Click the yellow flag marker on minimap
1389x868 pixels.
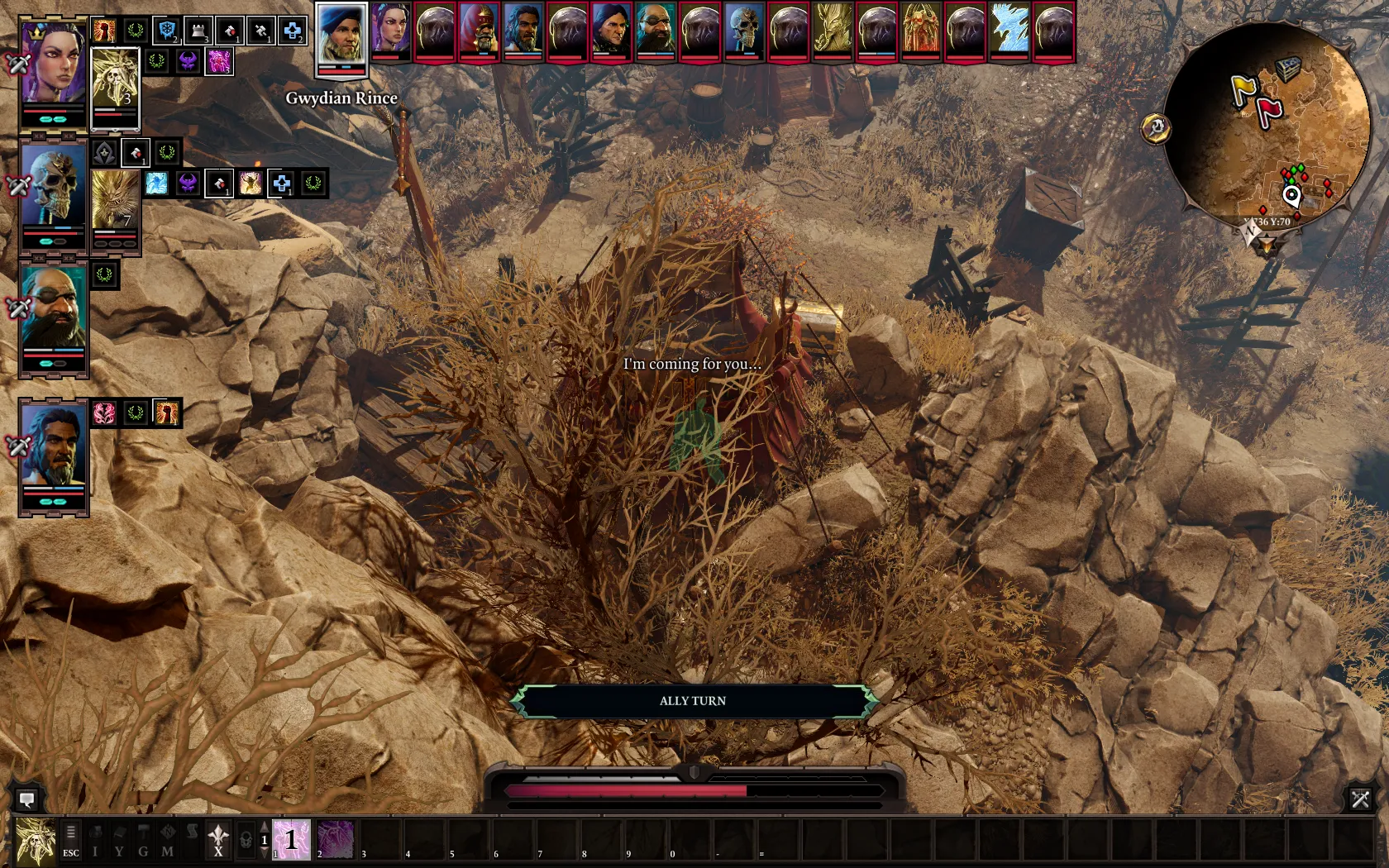pyautogui.click(x=1243, y=88)
